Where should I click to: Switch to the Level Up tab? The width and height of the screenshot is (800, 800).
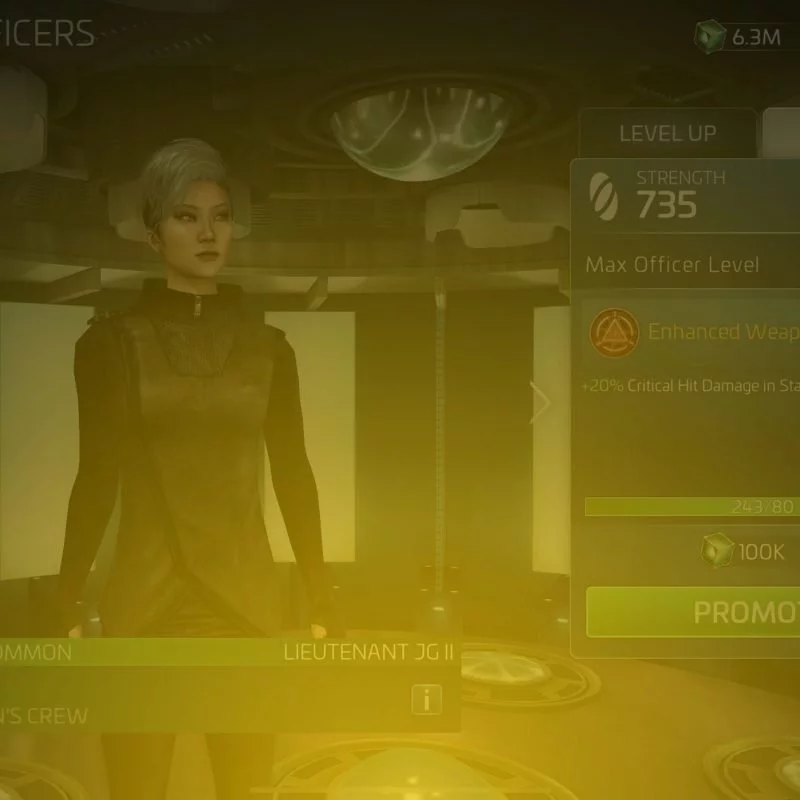coord(667,134)
